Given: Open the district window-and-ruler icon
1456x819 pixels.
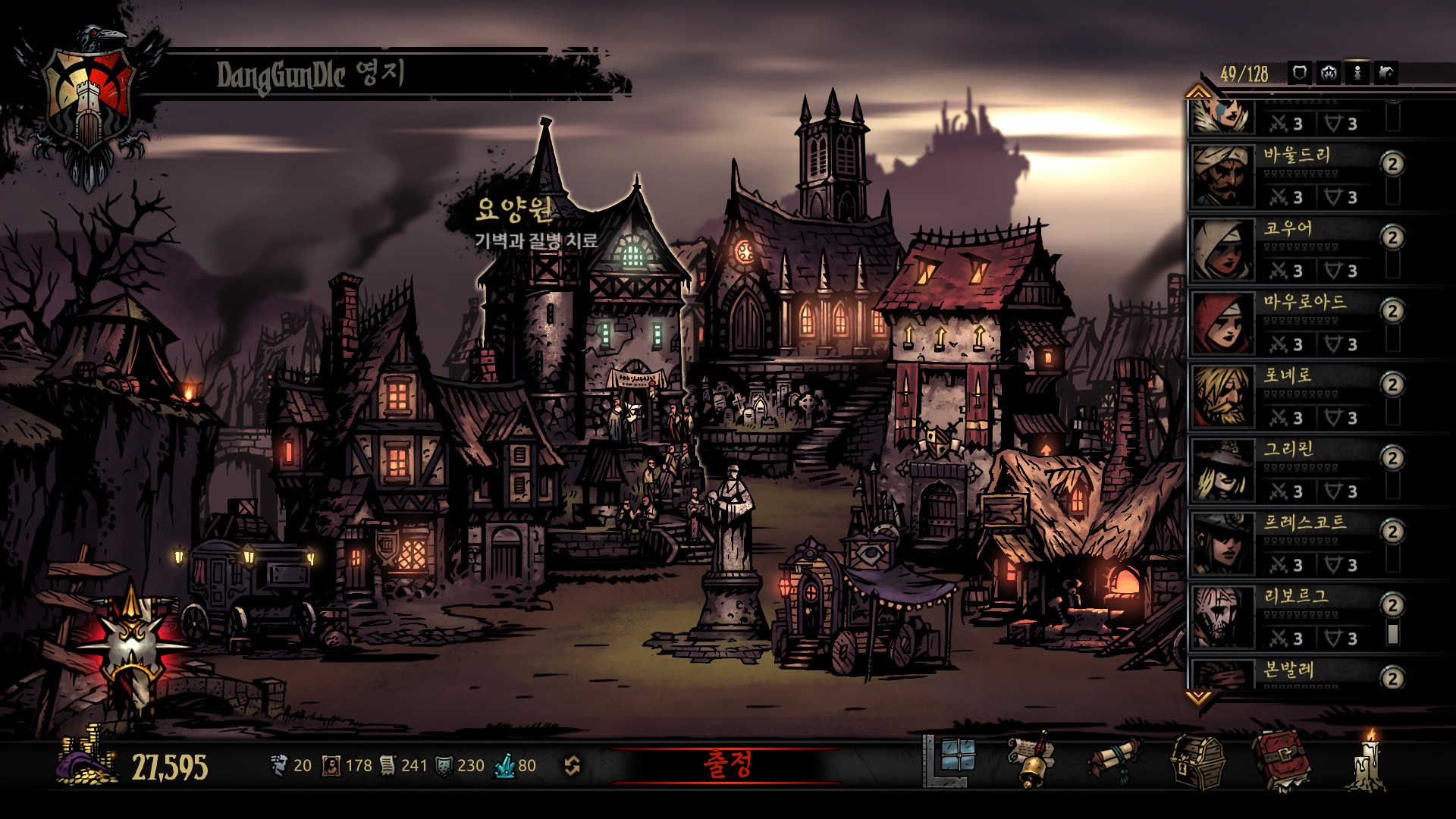Looking at the screenshot, I should coord(951,761).
